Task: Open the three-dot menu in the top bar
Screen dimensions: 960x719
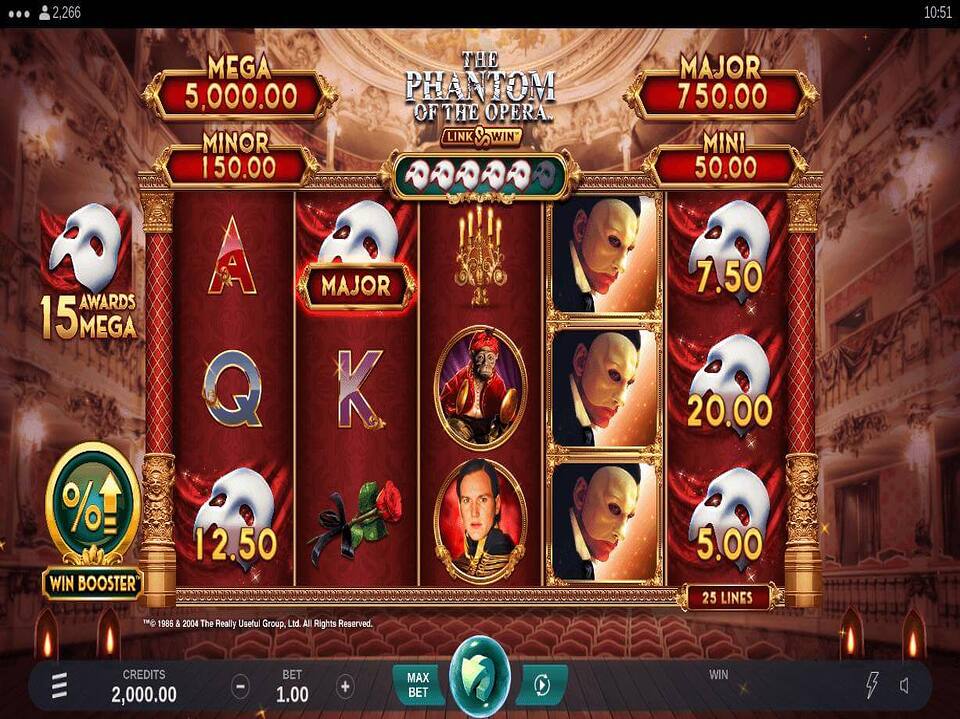Action: pyautogui.click(x=17, y=13)
